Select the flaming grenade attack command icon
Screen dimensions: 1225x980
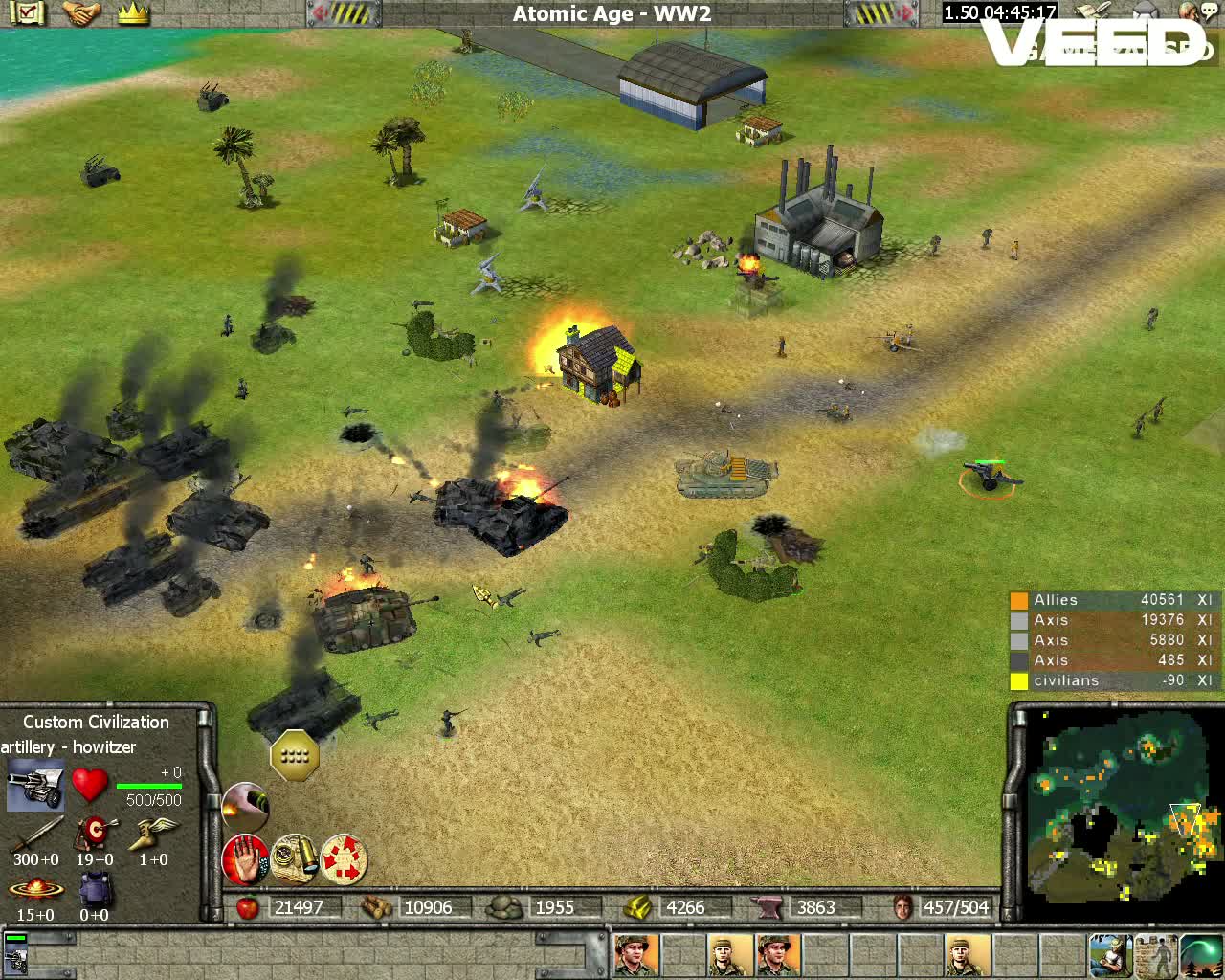pyautogui.click(x=247, y=808)
